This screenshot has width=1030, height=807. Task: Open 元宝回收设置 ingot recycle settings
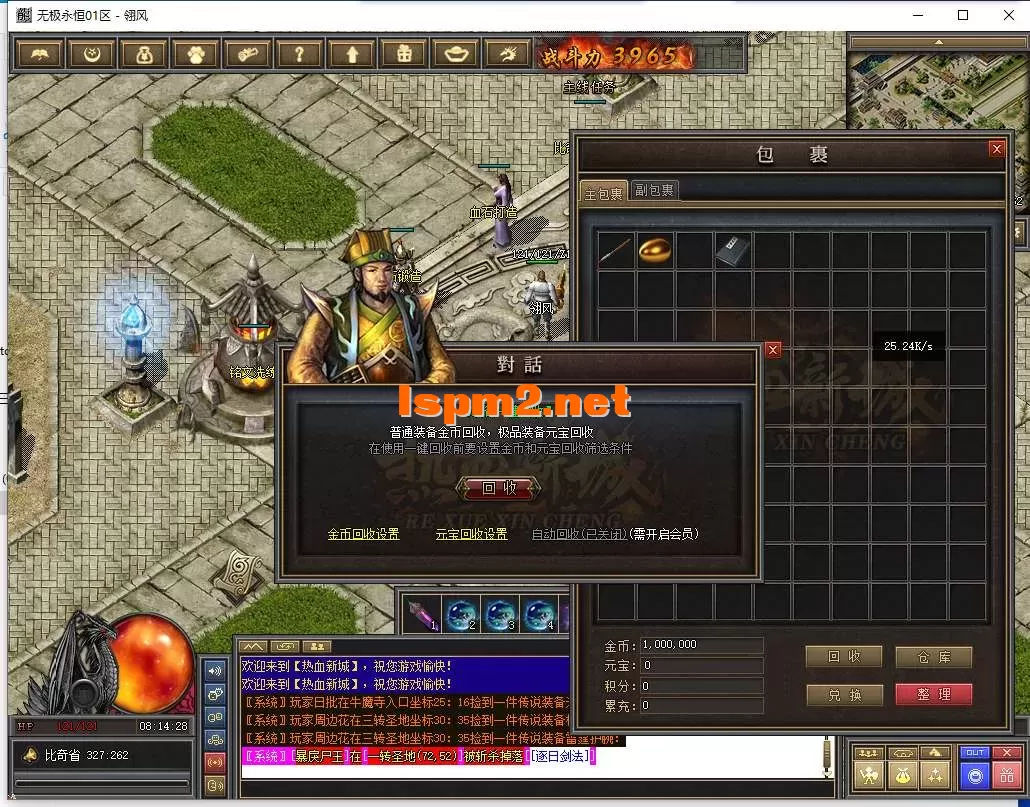pos(471,534)
